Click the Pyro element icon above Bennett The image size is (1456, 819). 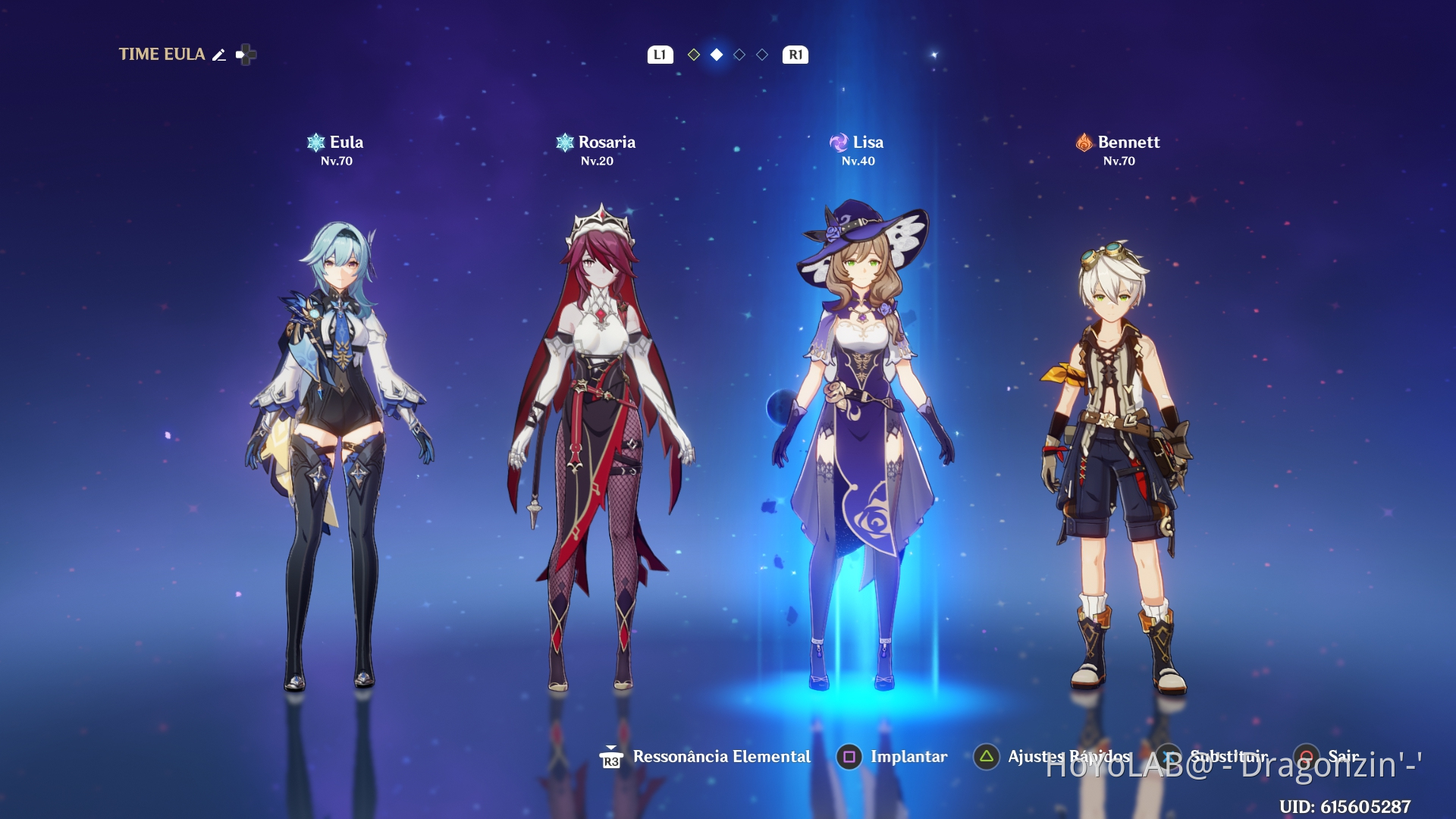(1085, 141)
